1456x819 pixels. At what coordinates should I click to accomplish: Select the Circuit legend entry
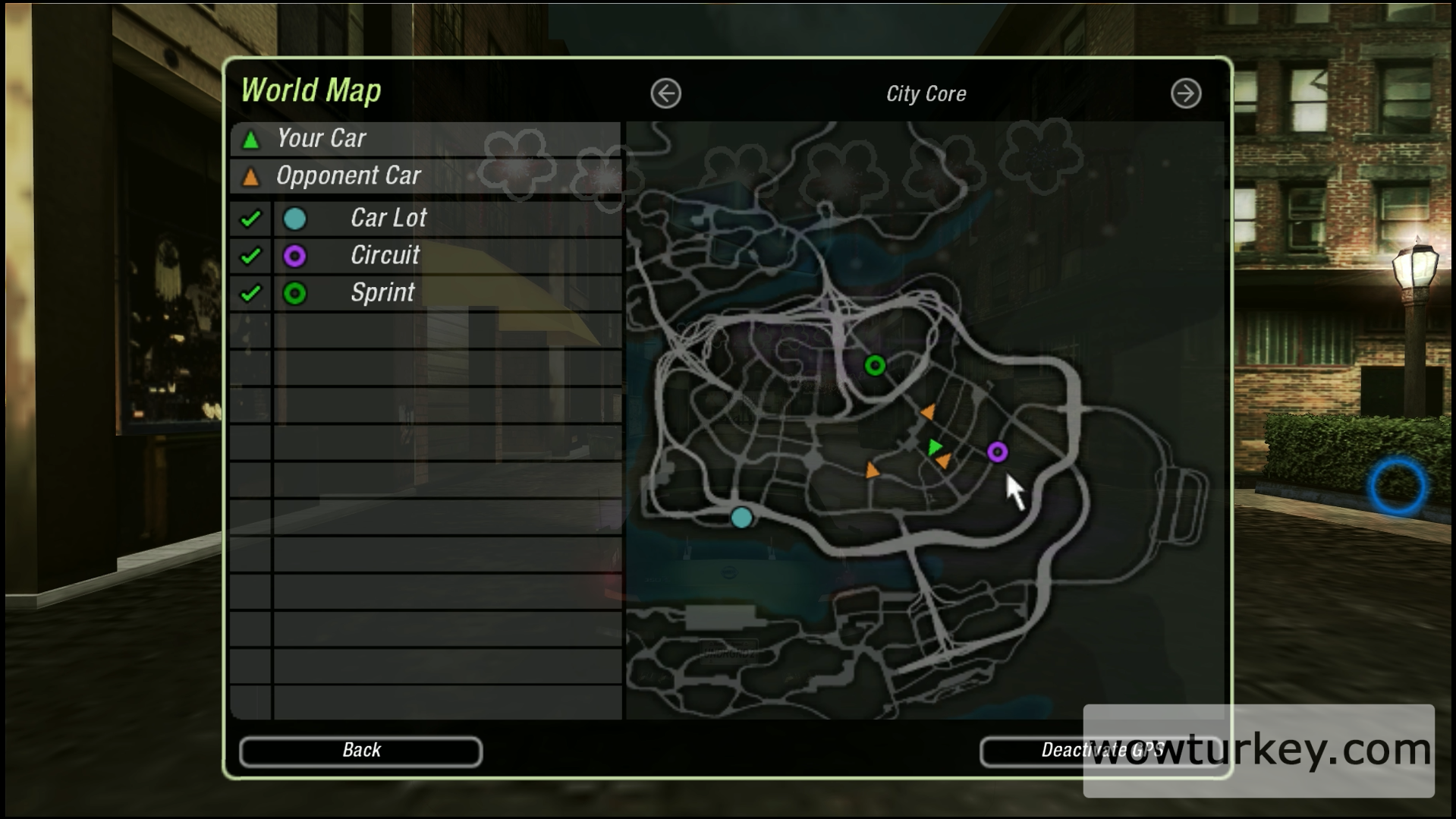[x=385, y=256]
